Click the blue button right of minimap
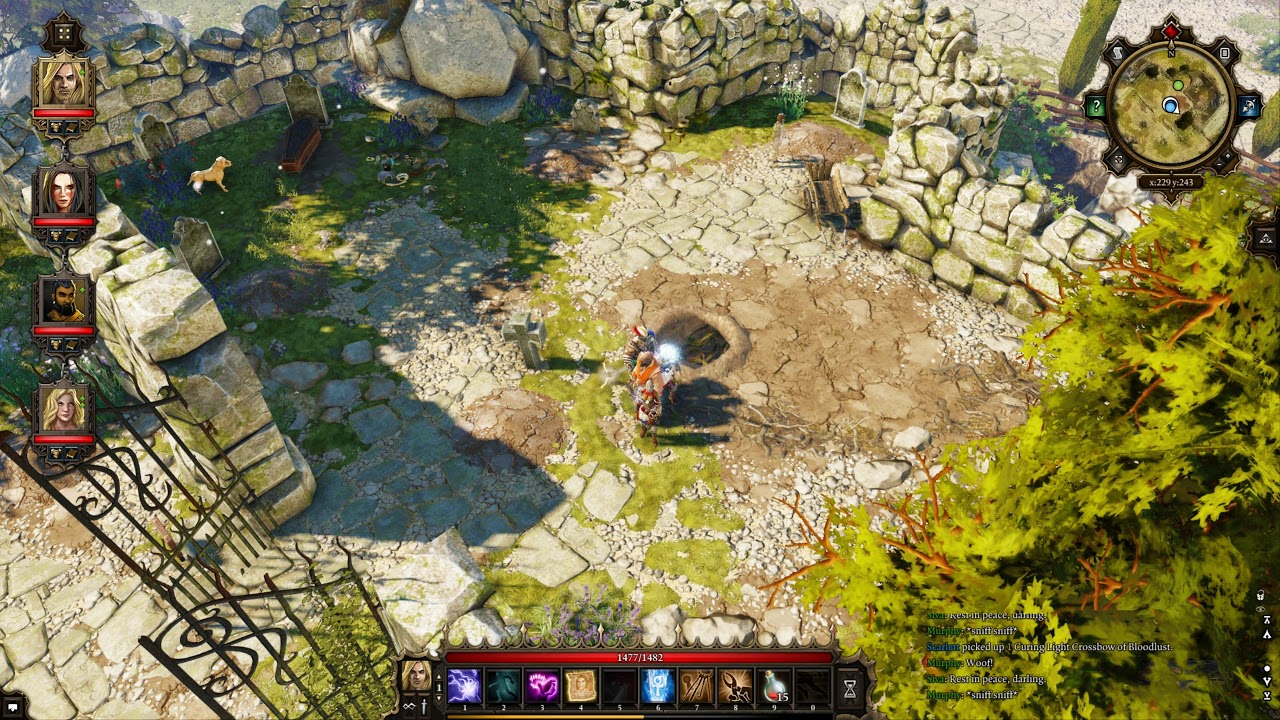 tap(1248, 106)
